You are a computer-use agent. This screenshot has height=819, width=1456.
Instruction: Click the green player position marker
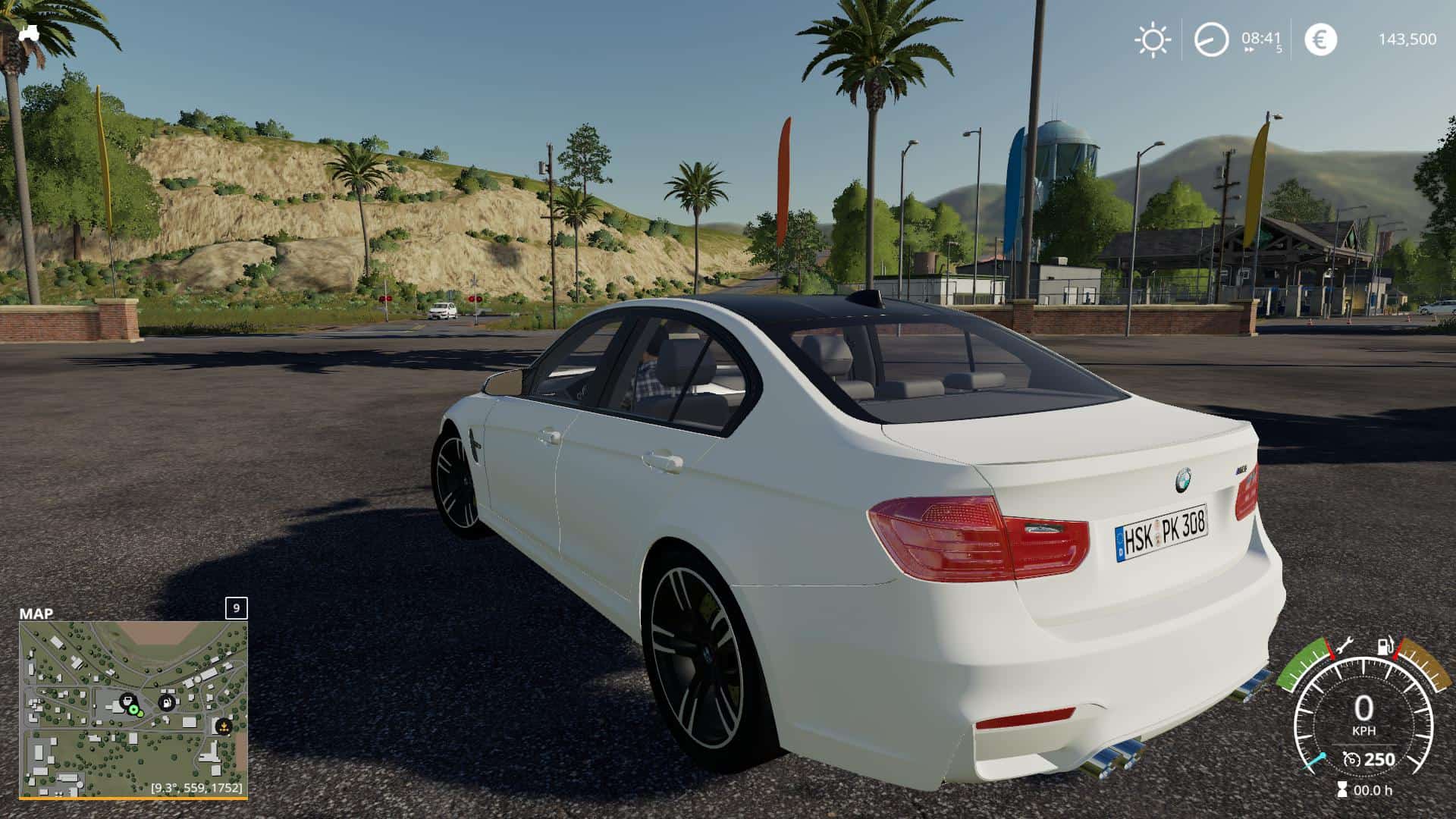pyautogui.click(x=135, y=711)
